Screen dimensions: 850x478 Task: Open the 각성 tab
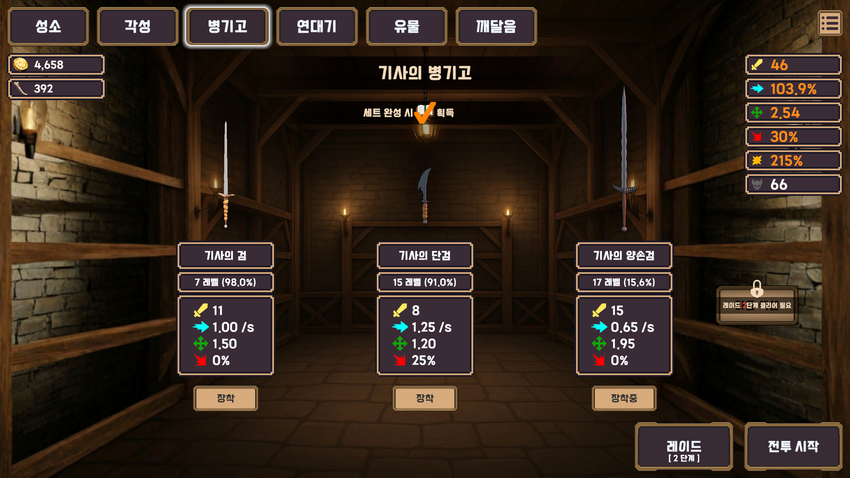pyautogui.click(x=138, y=27)
